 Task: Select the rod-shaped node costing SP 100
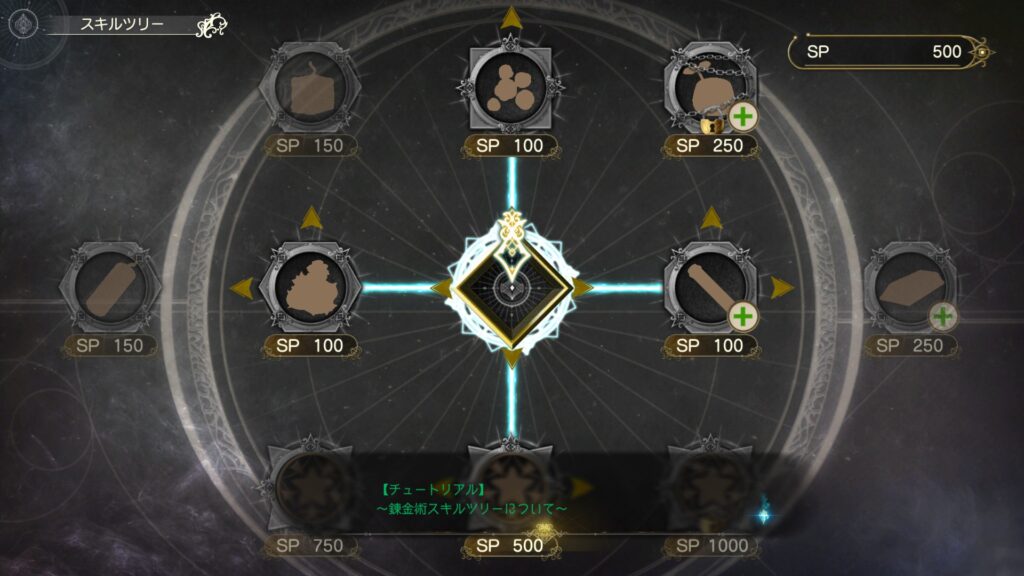(710, 288)
